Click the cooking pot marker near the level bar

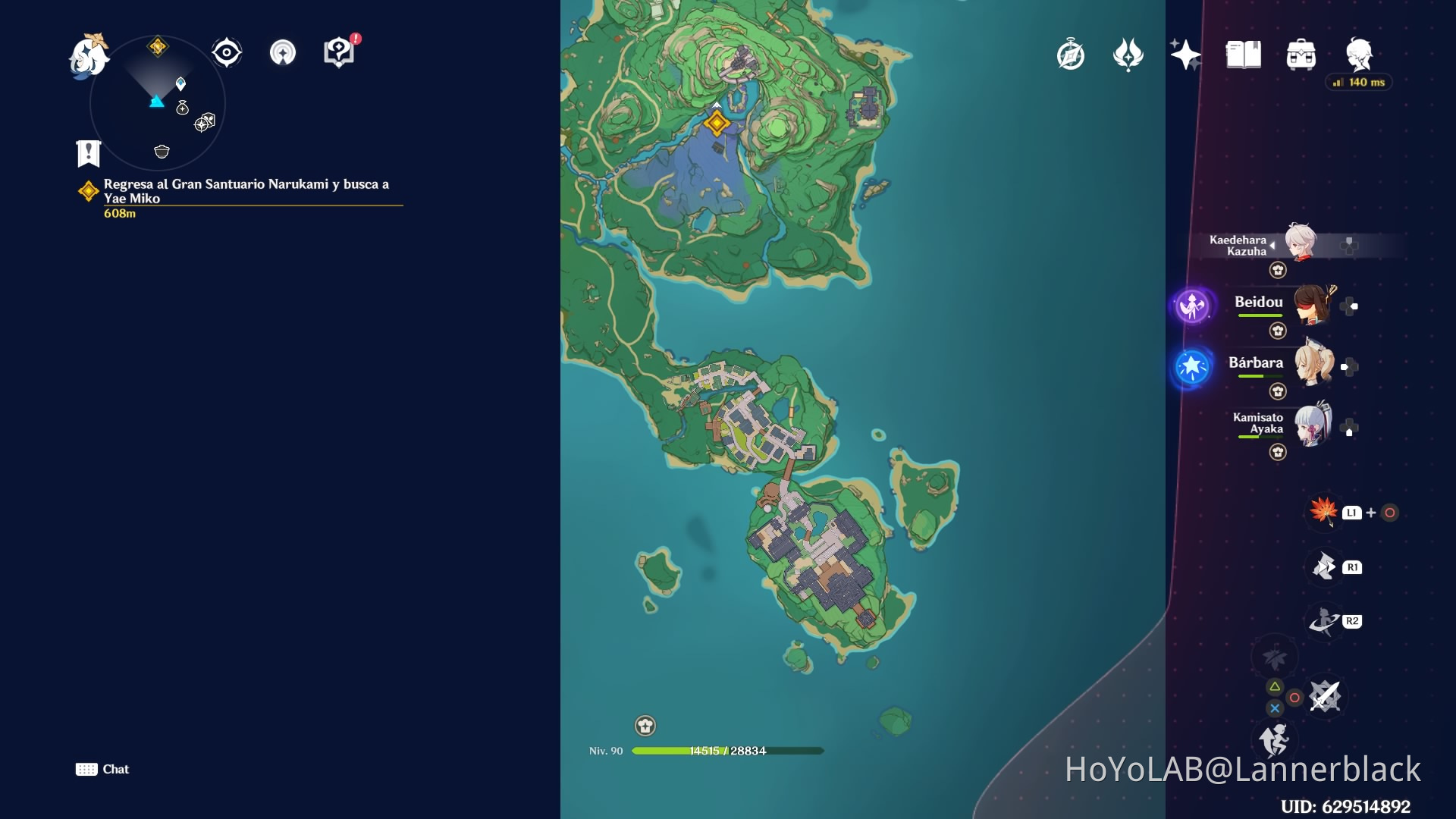tap(644, 726)
